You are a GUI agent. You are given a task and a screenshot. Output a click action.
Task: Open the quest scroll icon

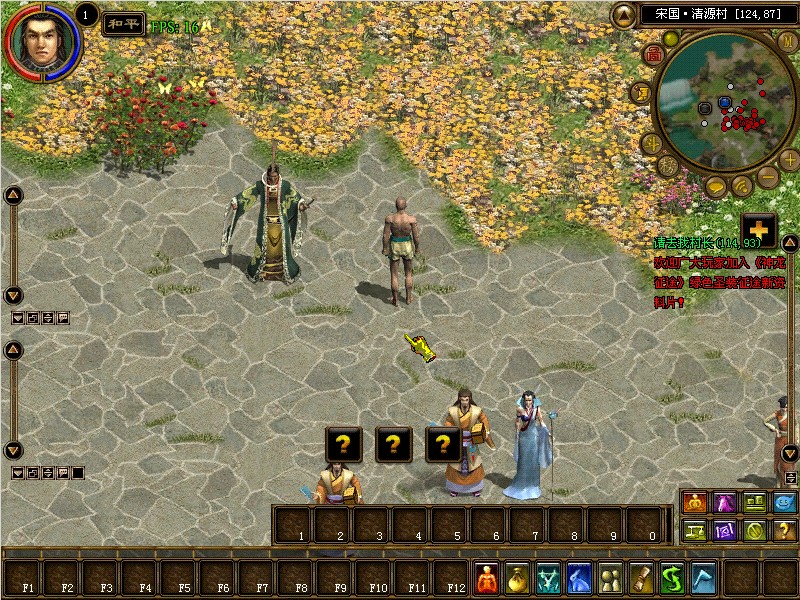tap(640, 578)
